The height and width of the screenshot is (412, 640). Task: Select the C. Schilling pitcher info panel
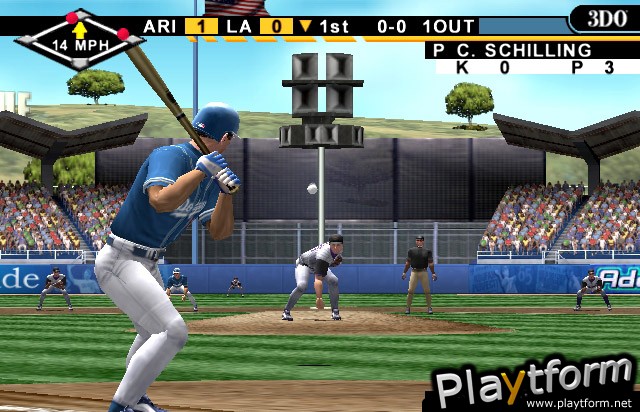tap(532, 58)
